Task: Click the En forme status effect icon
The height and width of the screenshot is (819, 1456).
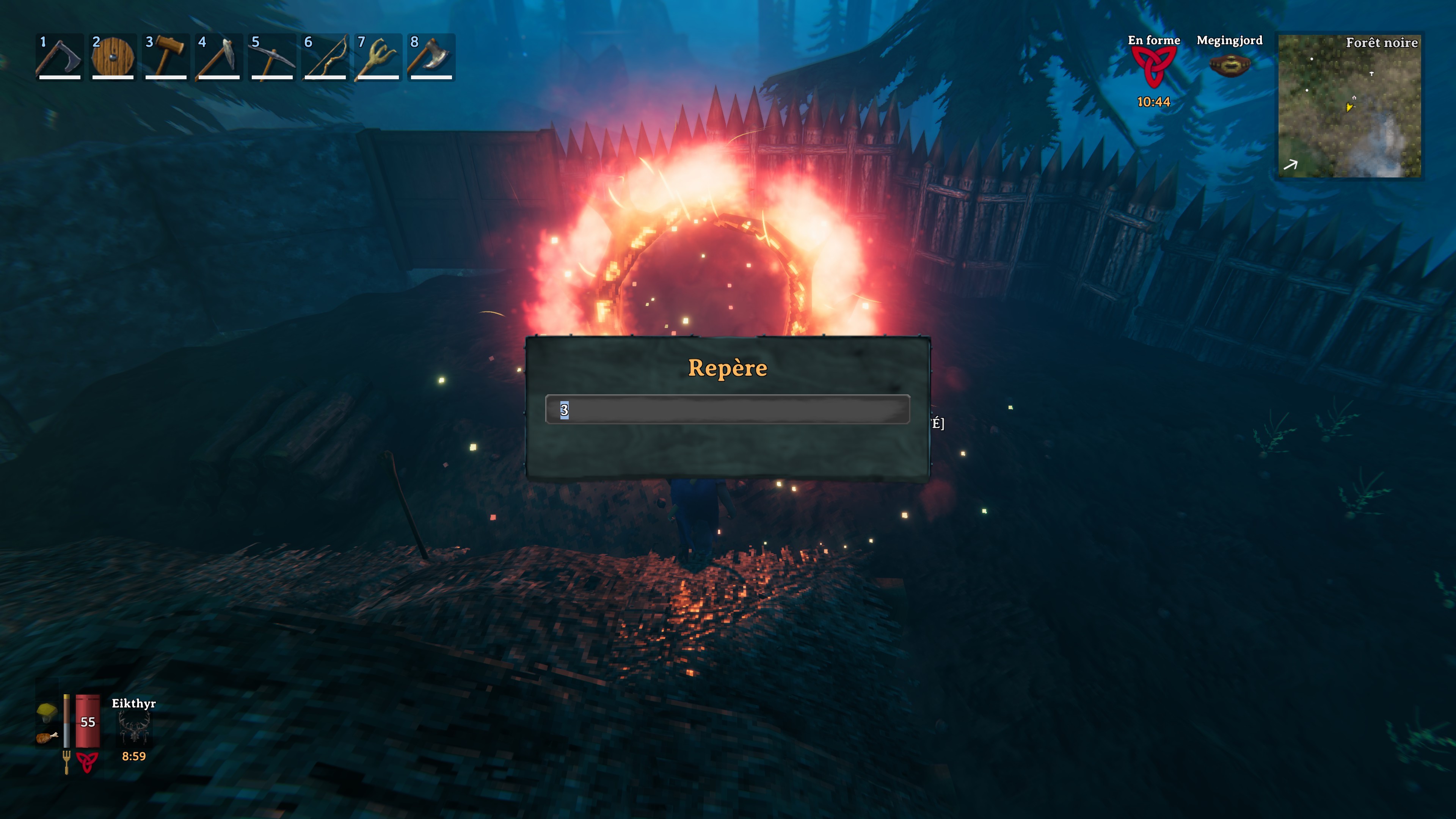Action: pyautogui.click(x=1153, y=67)
